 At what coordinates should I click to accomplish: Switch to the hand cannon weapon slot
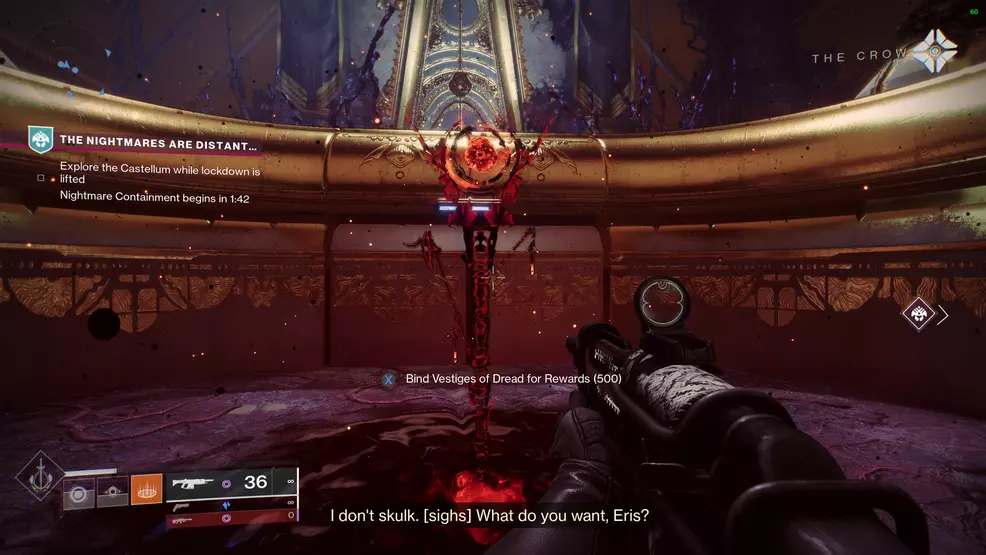point(232,503)
